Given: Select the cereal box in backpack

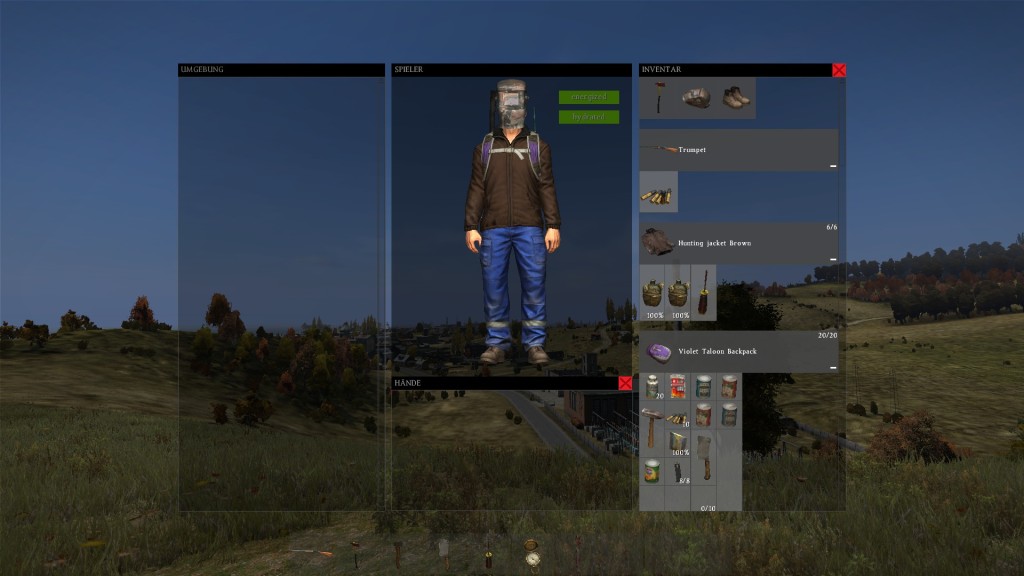Looking at the screenshot, I should (x=678, y=387).
